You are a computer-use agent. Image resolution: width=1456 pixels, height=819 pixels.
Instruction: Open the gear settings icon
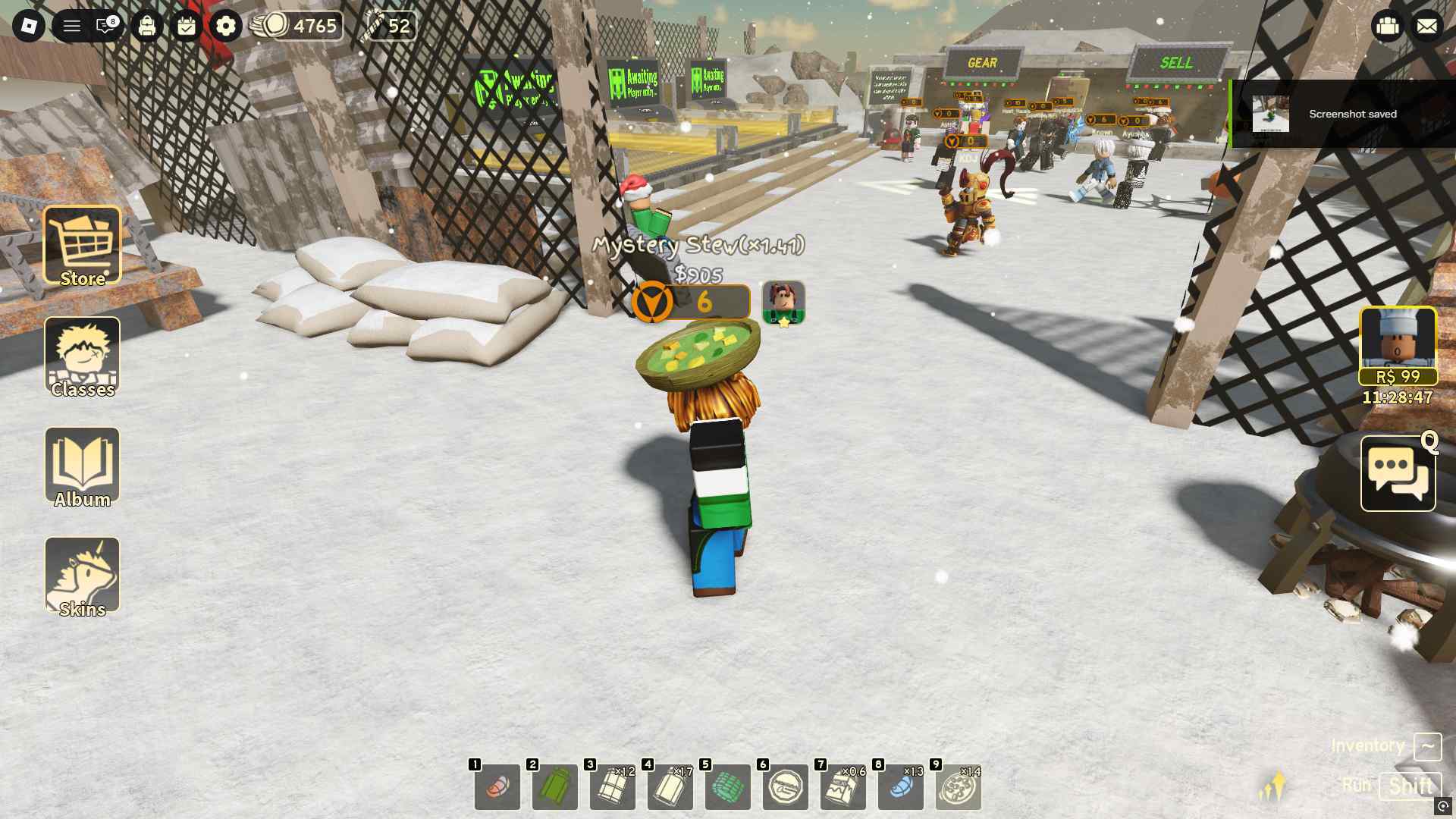[226, 27]
